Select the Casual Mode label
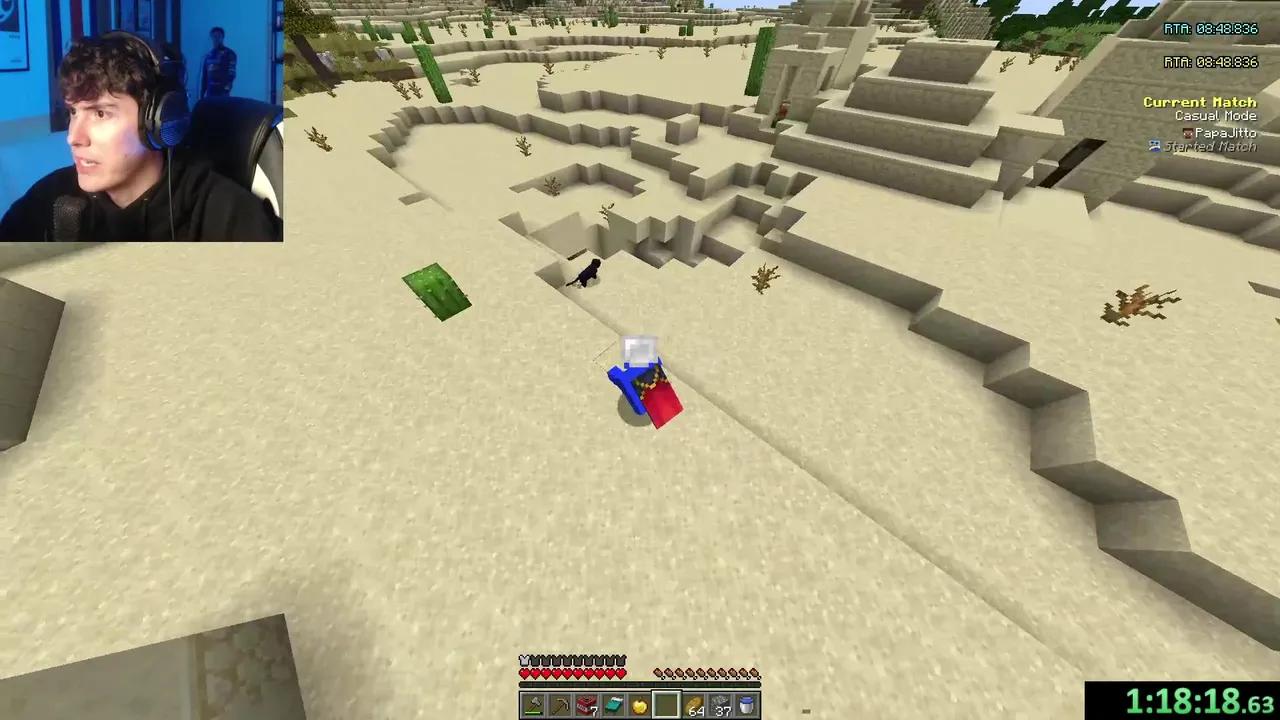The width and height of the screenshot is (1280, 720). point(1216,115)
